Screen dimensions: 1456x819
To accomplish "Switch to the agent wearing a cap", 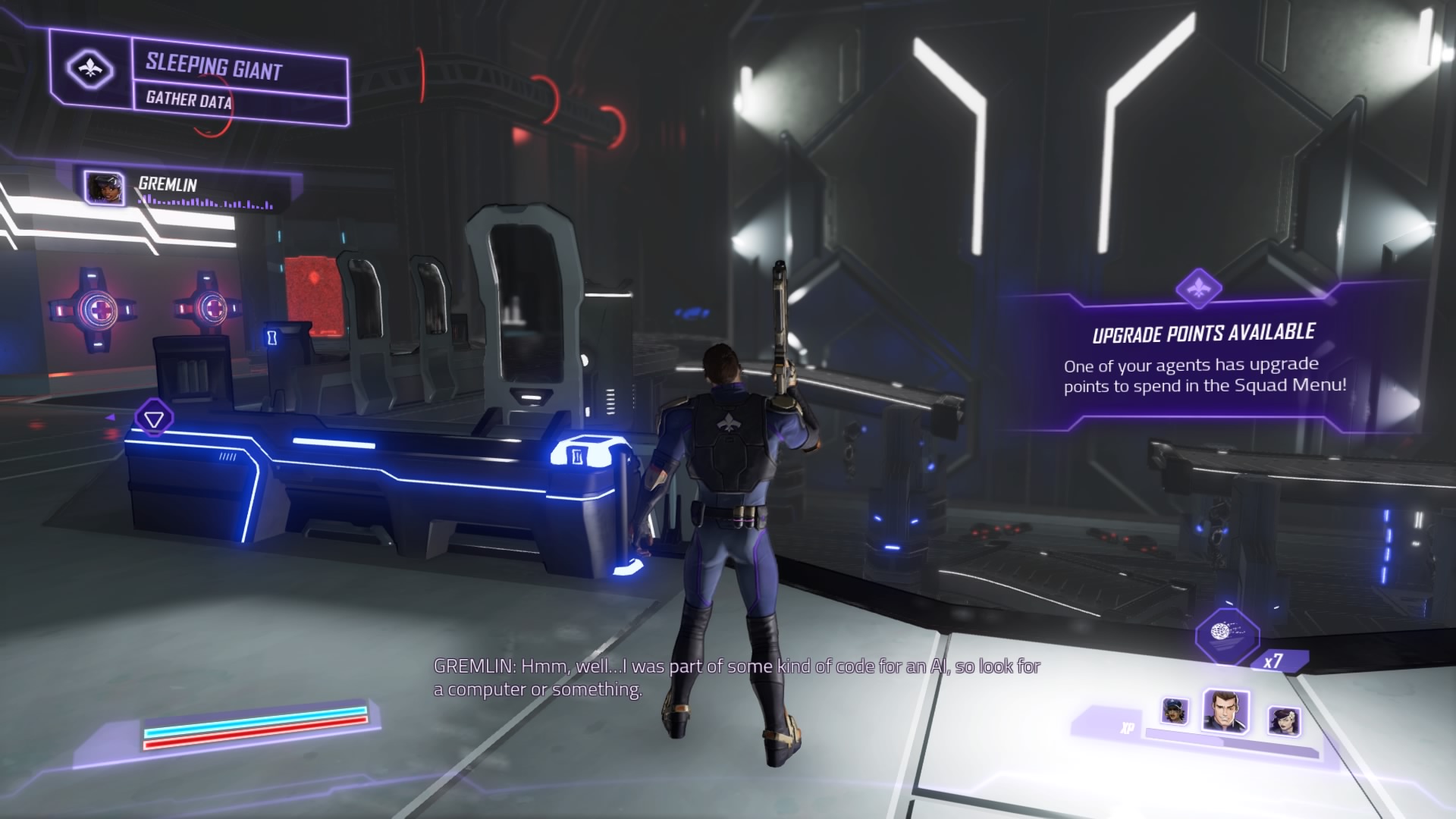I will tap(1174, 711).
